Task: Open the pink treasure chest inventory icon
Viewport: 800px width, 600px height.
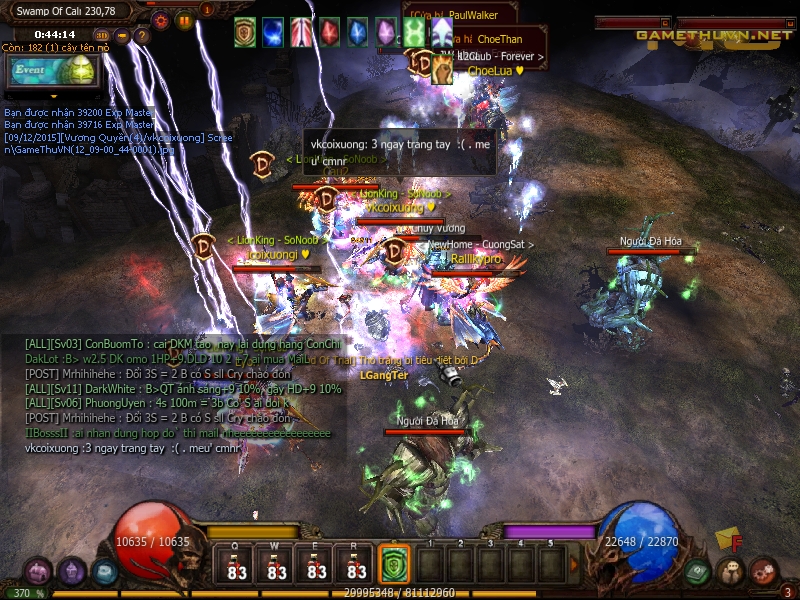Action: click(x=37, y=571)
